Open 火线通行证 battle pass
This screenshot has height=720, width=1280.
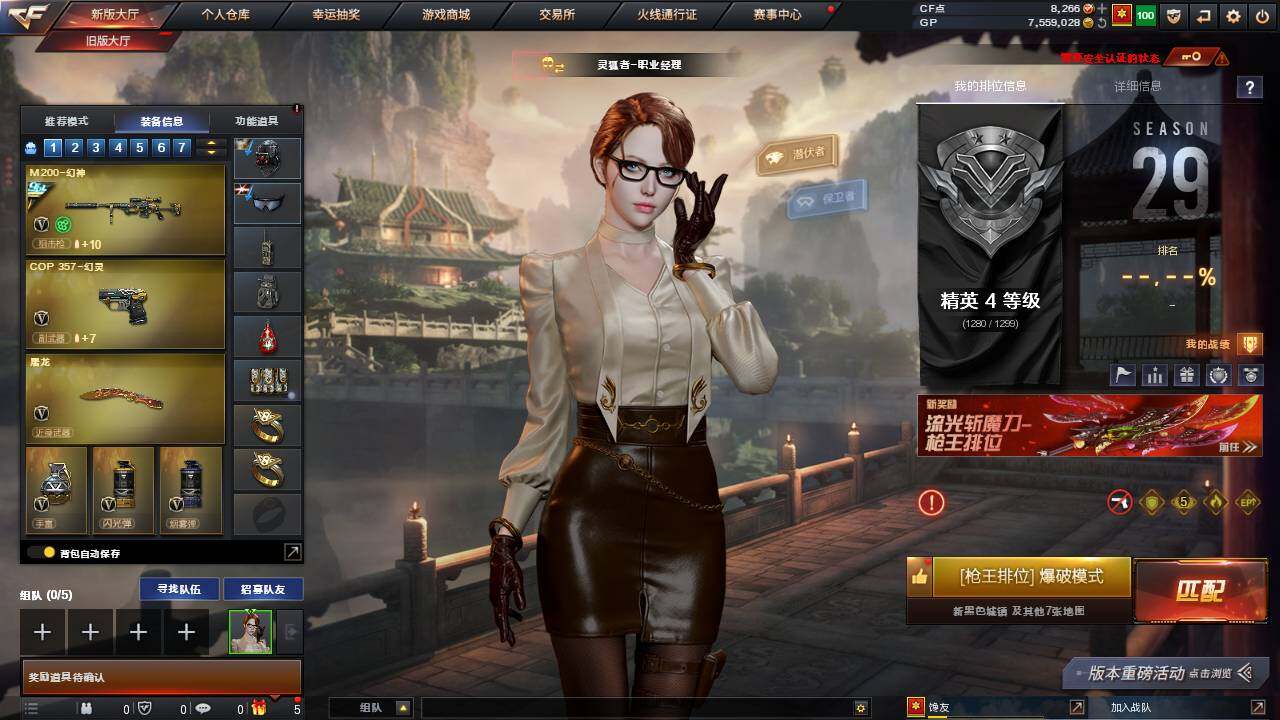[x=667, y=15]
